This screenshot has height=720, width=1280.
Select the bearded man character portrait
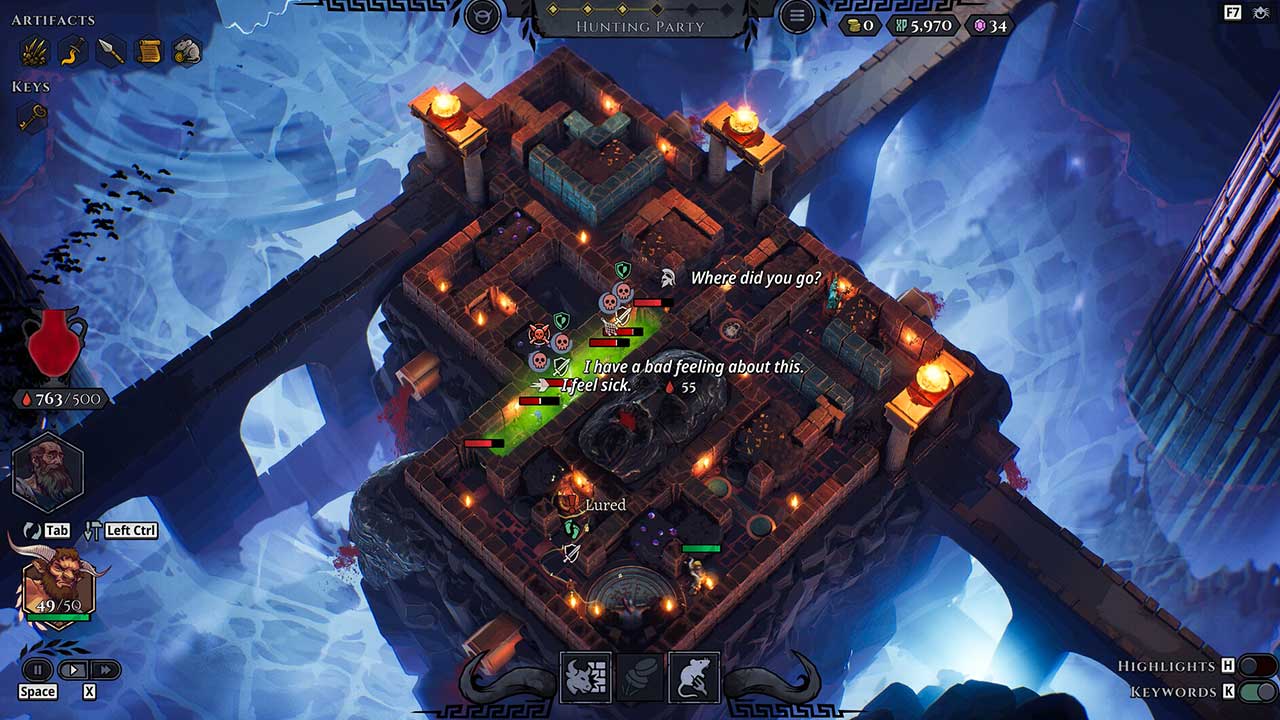coord(48,476)
